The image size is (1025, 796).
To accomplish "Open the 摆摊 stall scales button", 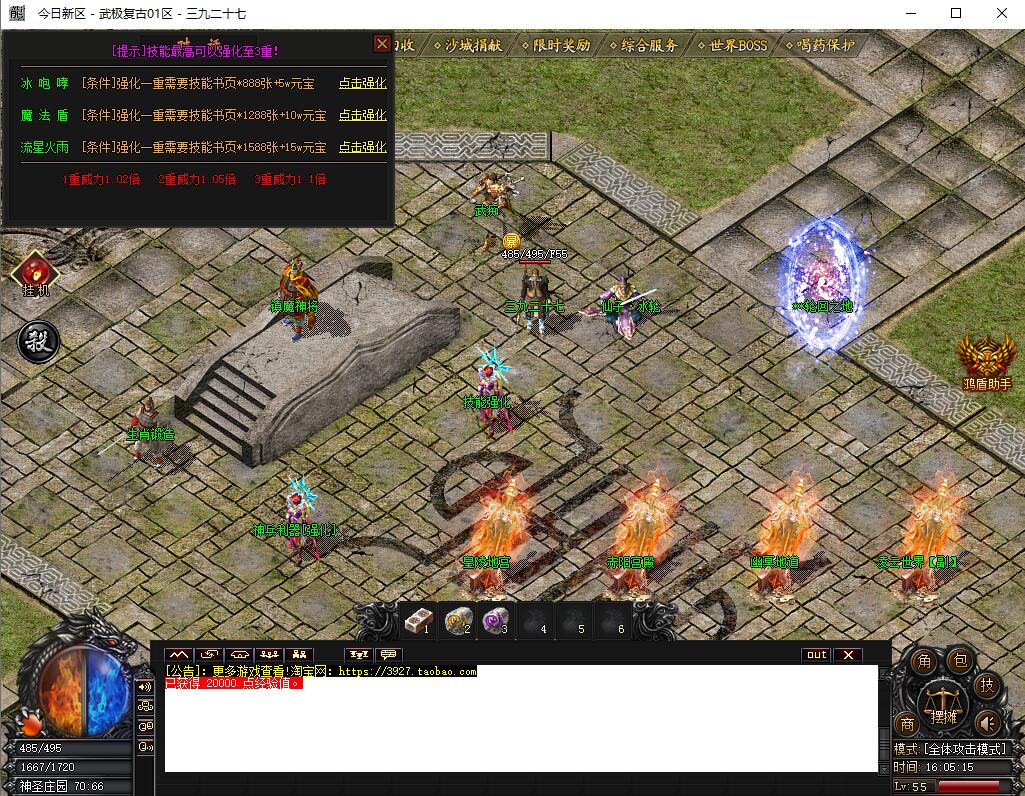I will click(x=942, y=703).
